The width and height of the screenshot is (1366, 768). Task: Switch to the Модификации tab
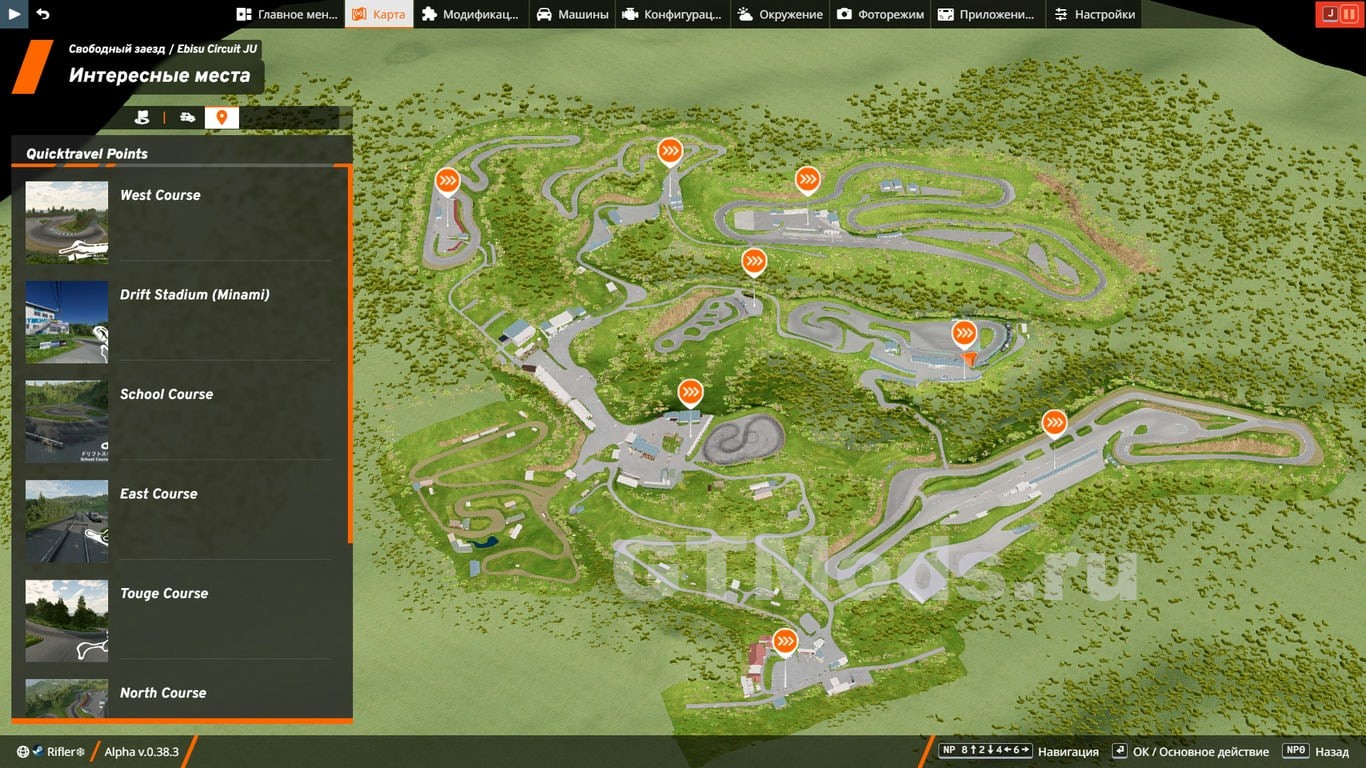pos(470,14)
